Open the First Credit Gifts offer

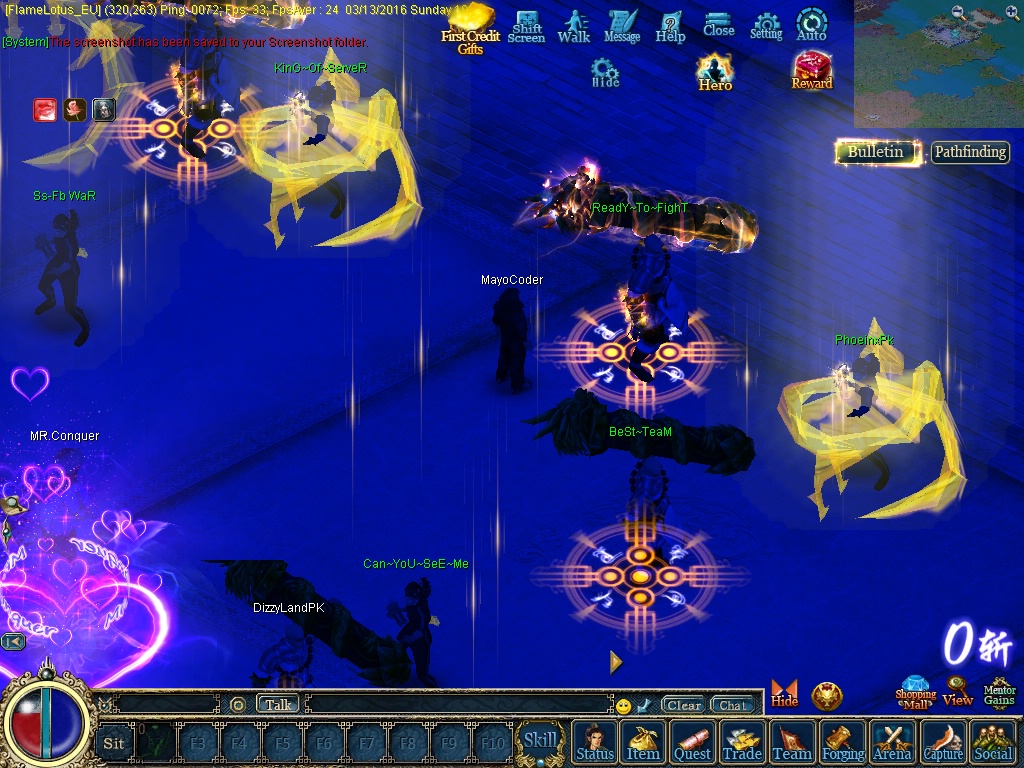(470, 28)
